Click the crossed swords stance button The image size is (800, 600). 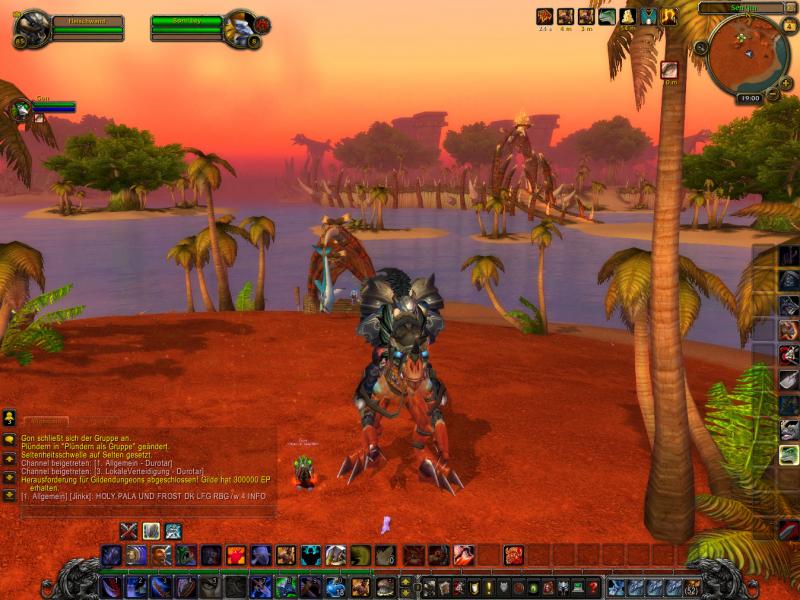(x=128, y=530)
